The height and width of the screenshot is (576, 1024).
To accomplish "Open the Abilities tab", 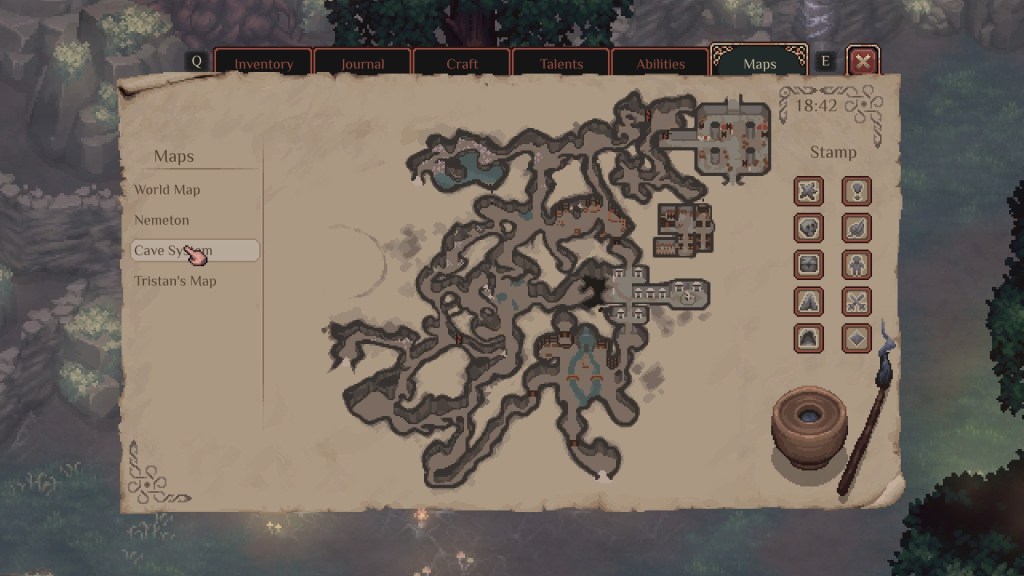I will click(660, 63).
